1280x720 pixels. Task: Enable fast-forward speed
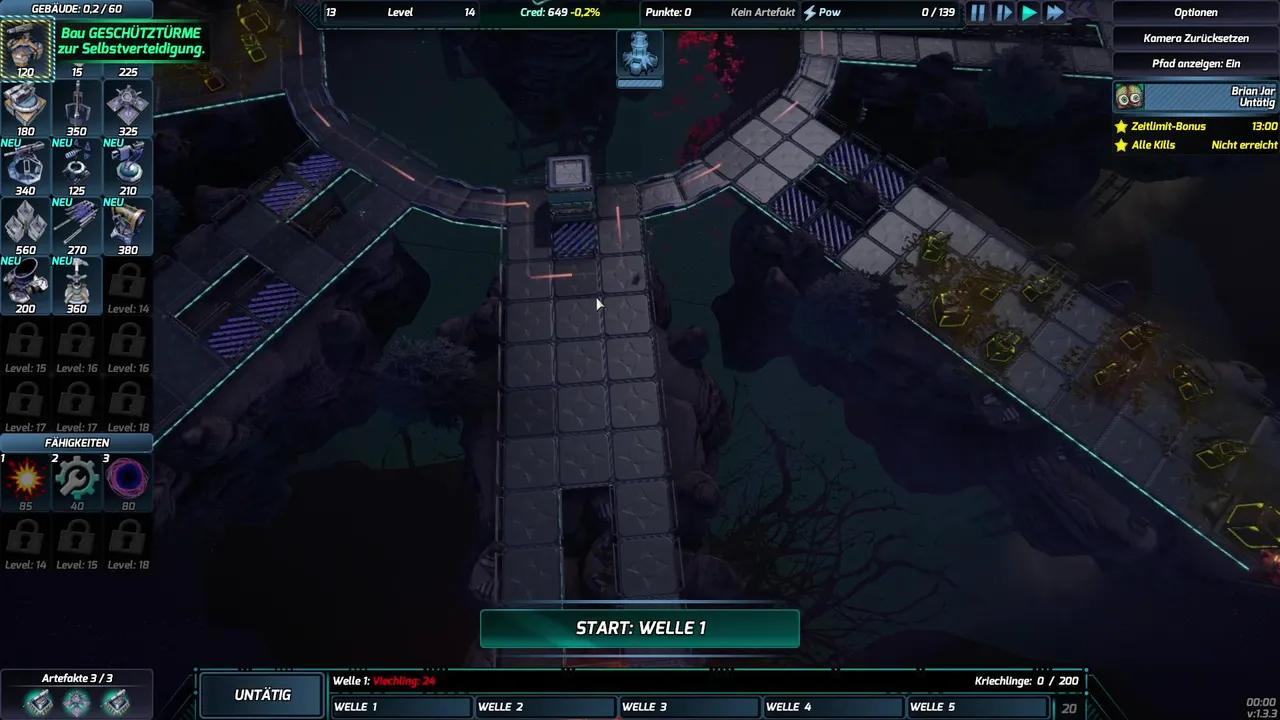coord(1055,12)
